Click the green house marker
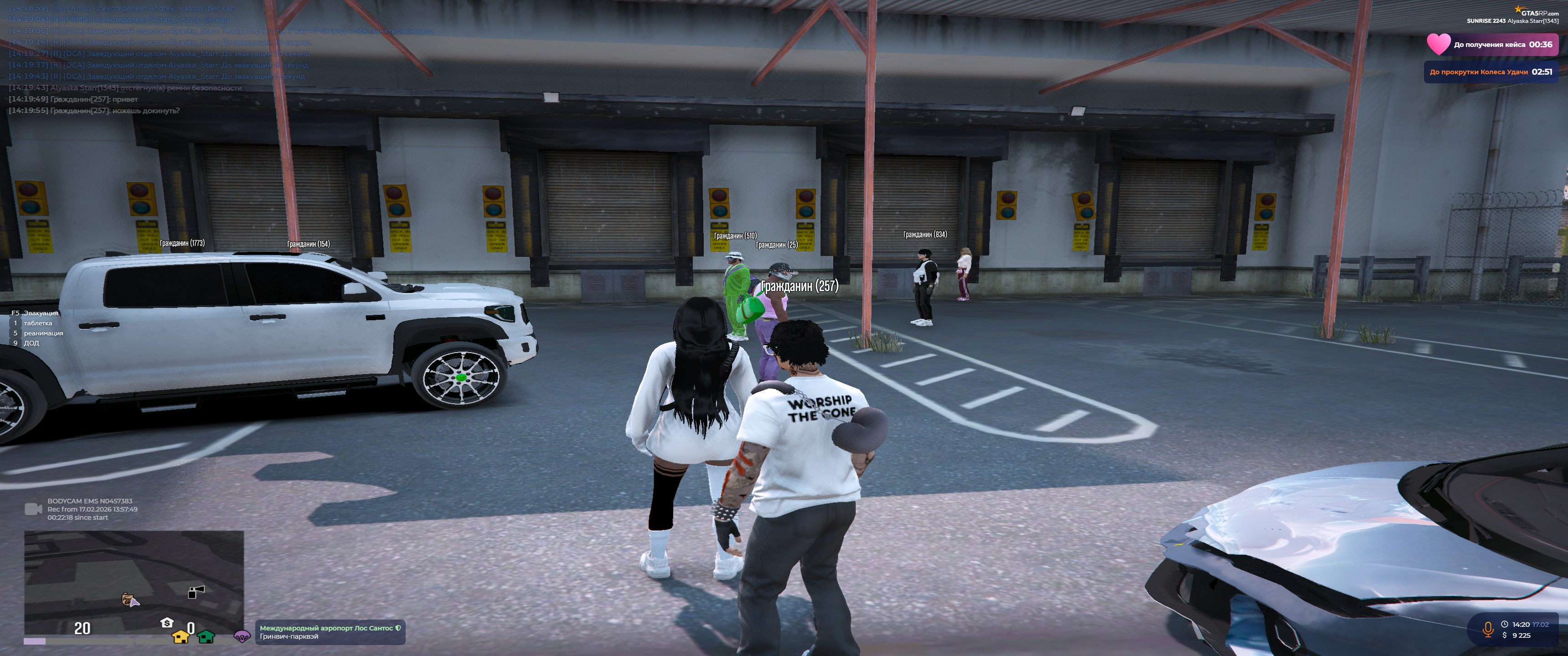 206,636
